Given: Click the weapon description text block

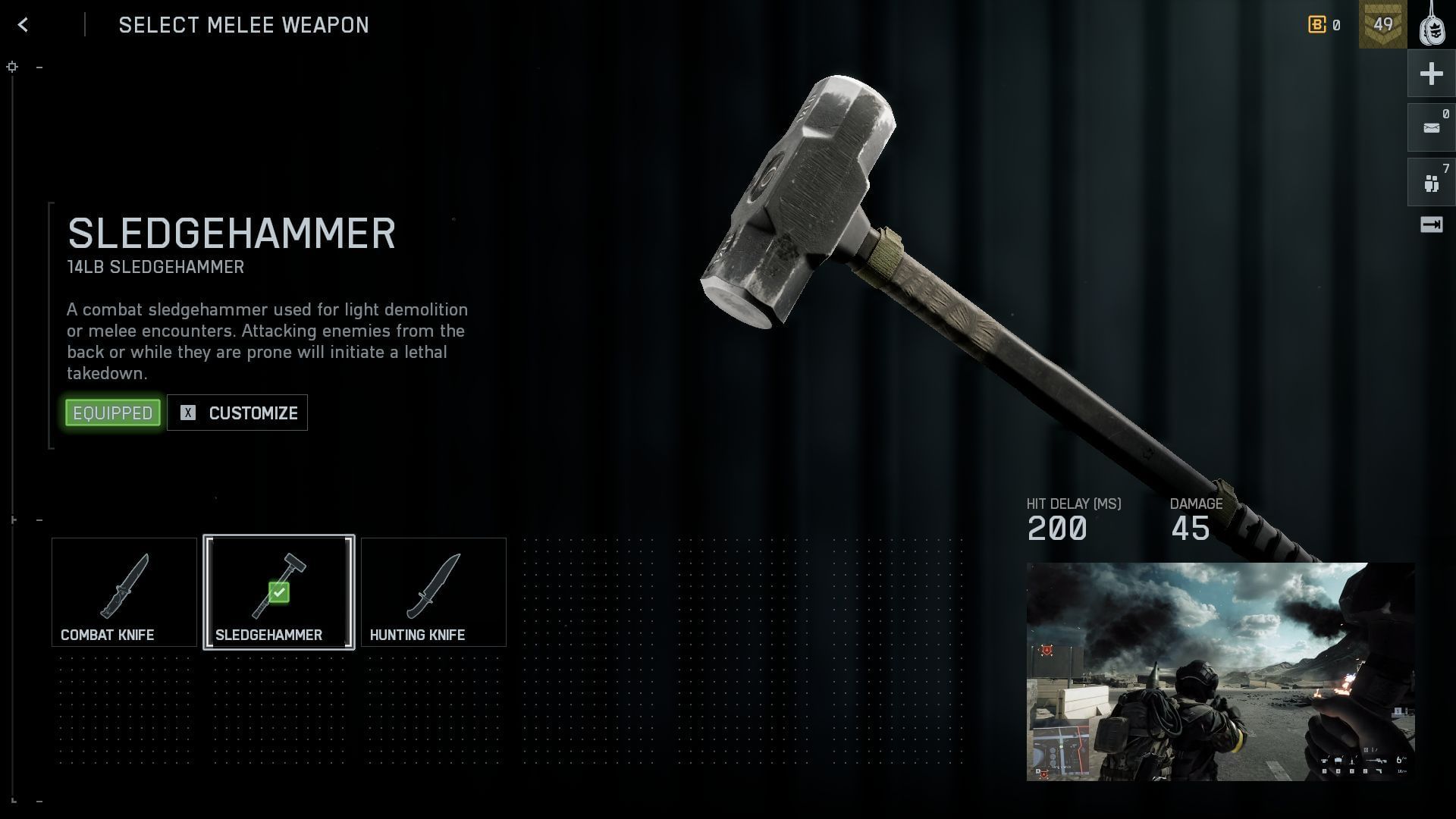Looking at the screenshot, I should [267, 341].
